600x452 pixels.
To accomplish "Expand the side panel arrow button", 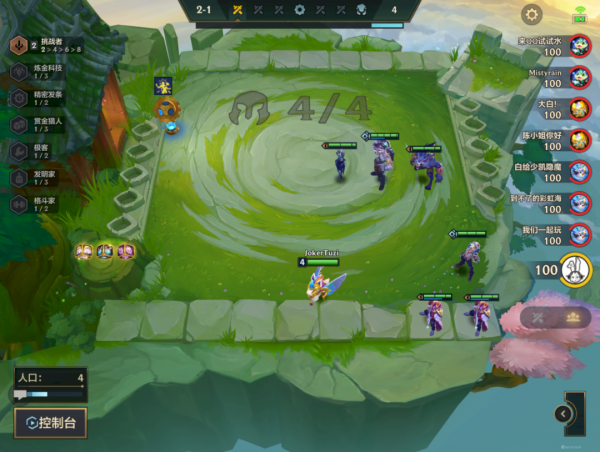I will point(564,413).
